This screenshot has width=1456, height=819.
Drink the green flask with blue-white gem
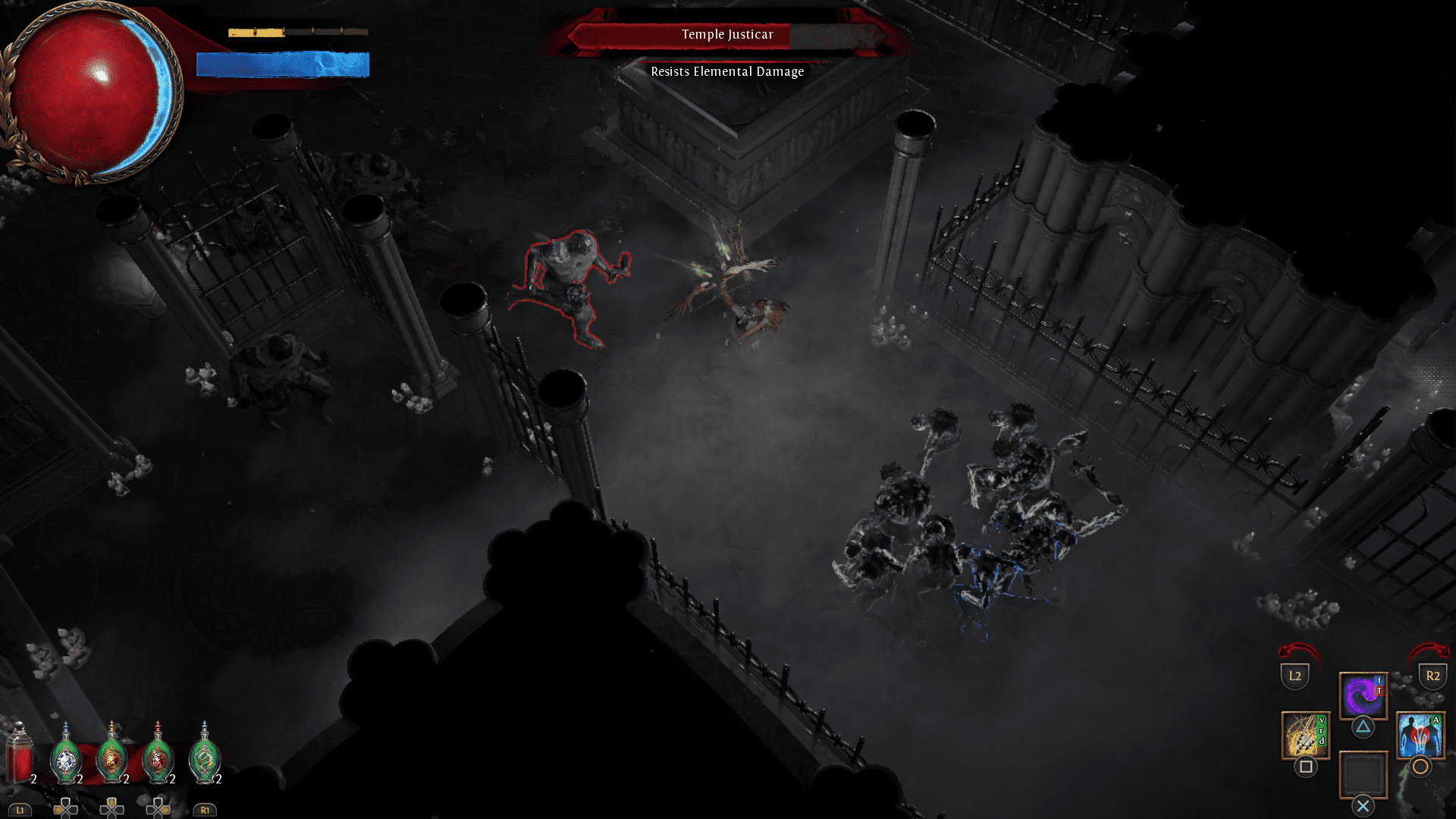coord(66,755)
